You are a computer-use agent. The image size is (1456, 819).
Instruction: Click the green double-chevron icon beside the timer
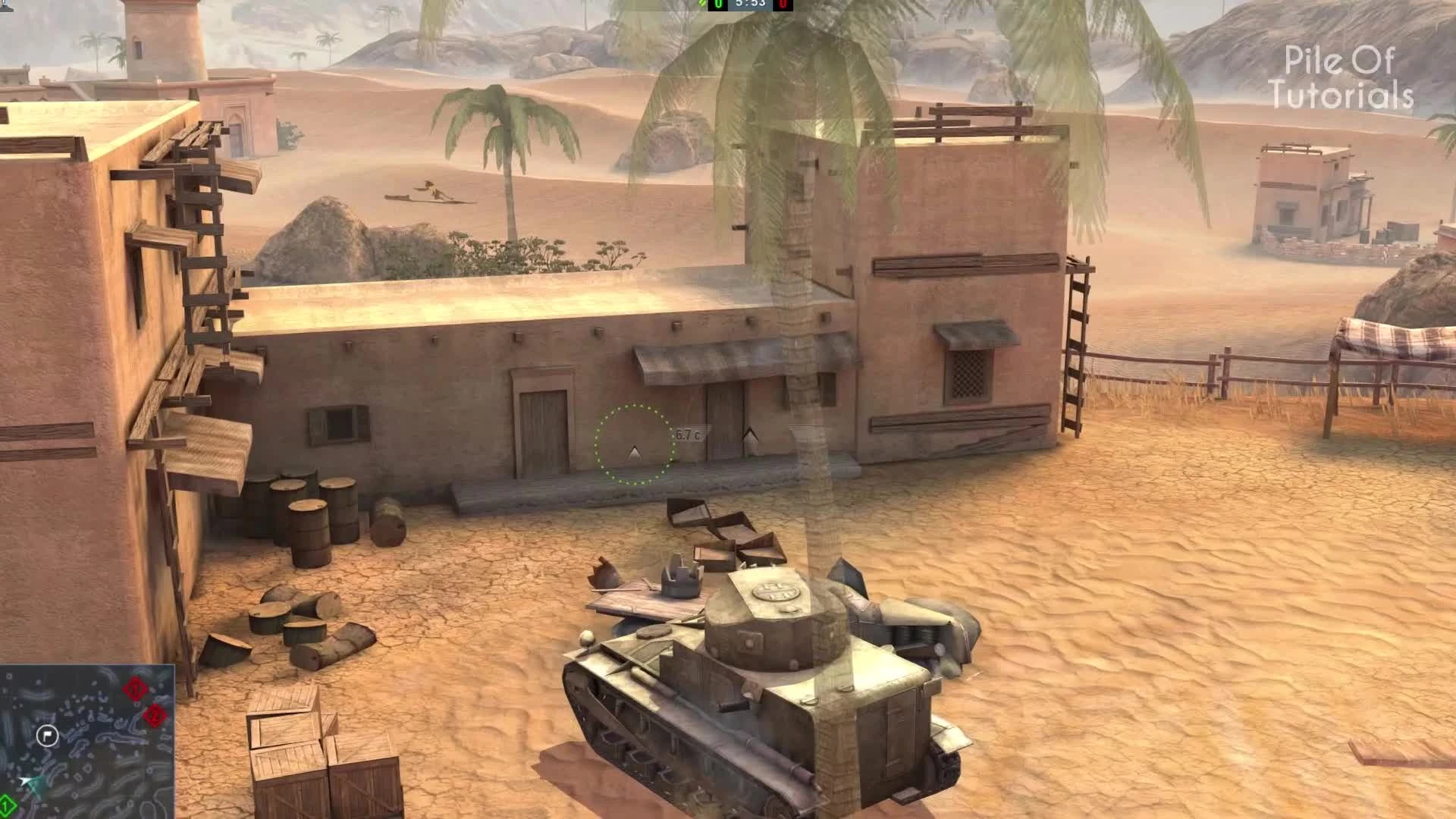coord(701,5)
